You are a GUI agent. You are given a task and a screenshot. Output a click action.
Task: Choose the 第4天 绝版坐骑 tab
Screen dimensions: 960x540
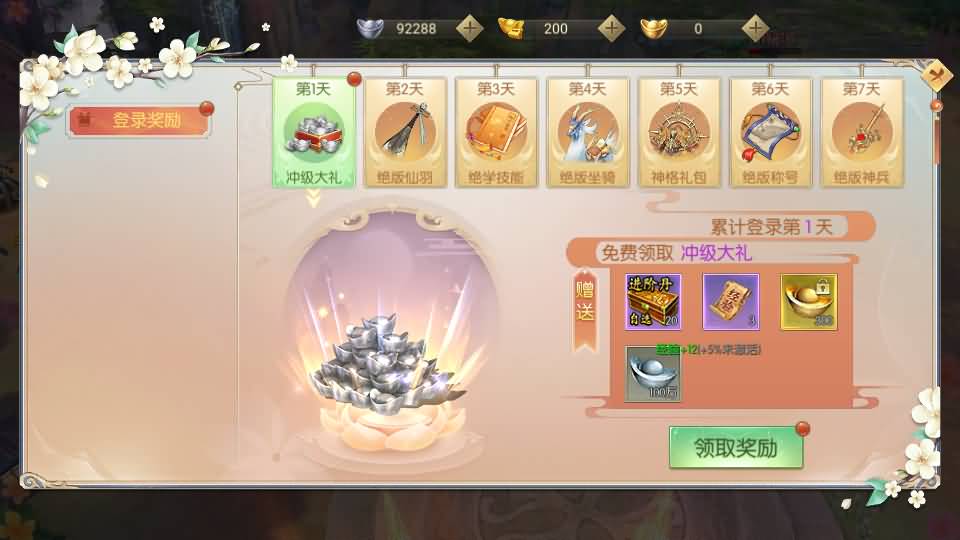point(588,132)
